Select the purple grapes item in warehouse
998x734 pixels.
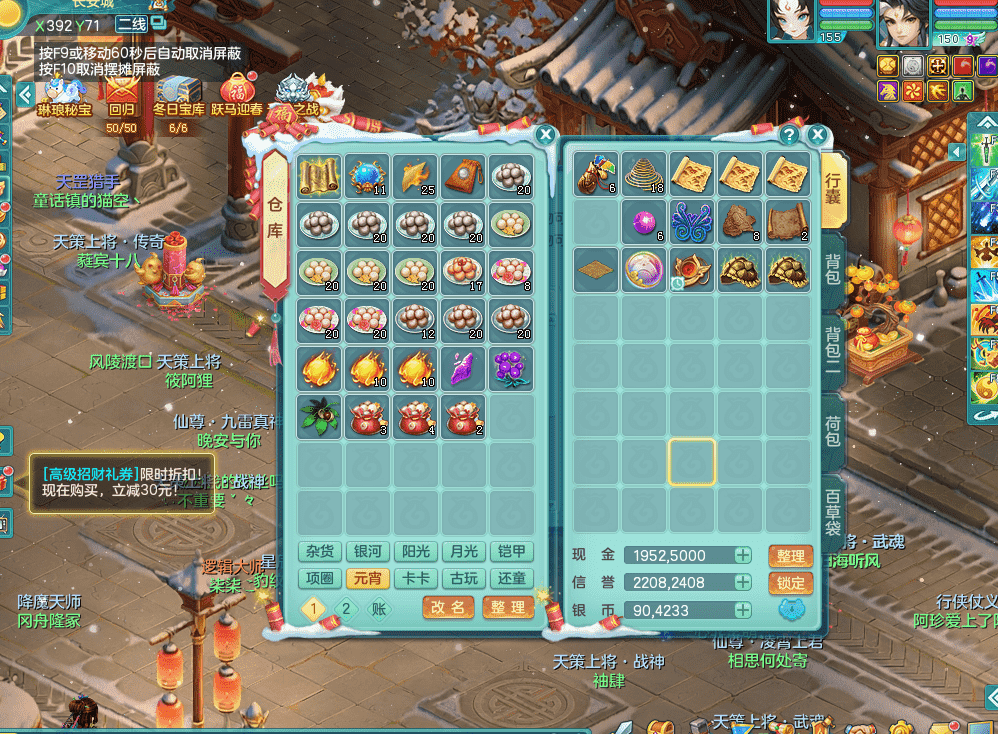click(x=512, y=369)
